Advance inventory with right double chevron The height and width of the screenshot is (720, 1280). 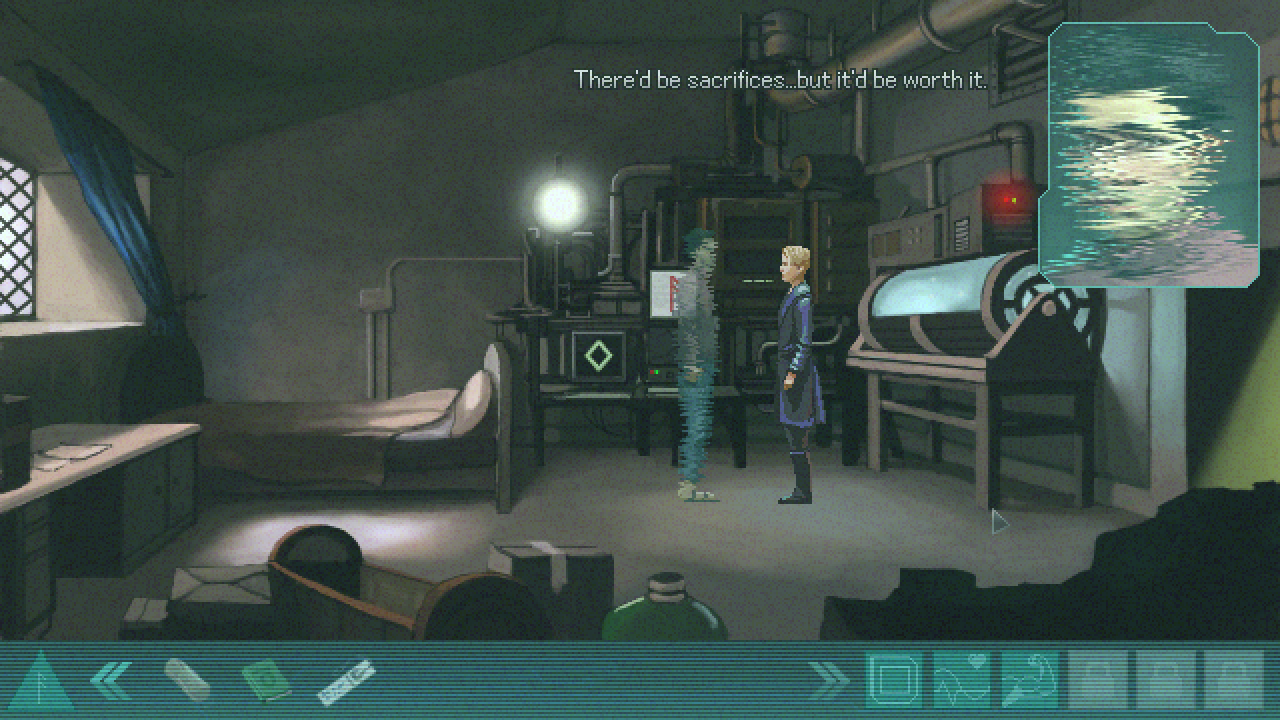click(x=828, y=680)
